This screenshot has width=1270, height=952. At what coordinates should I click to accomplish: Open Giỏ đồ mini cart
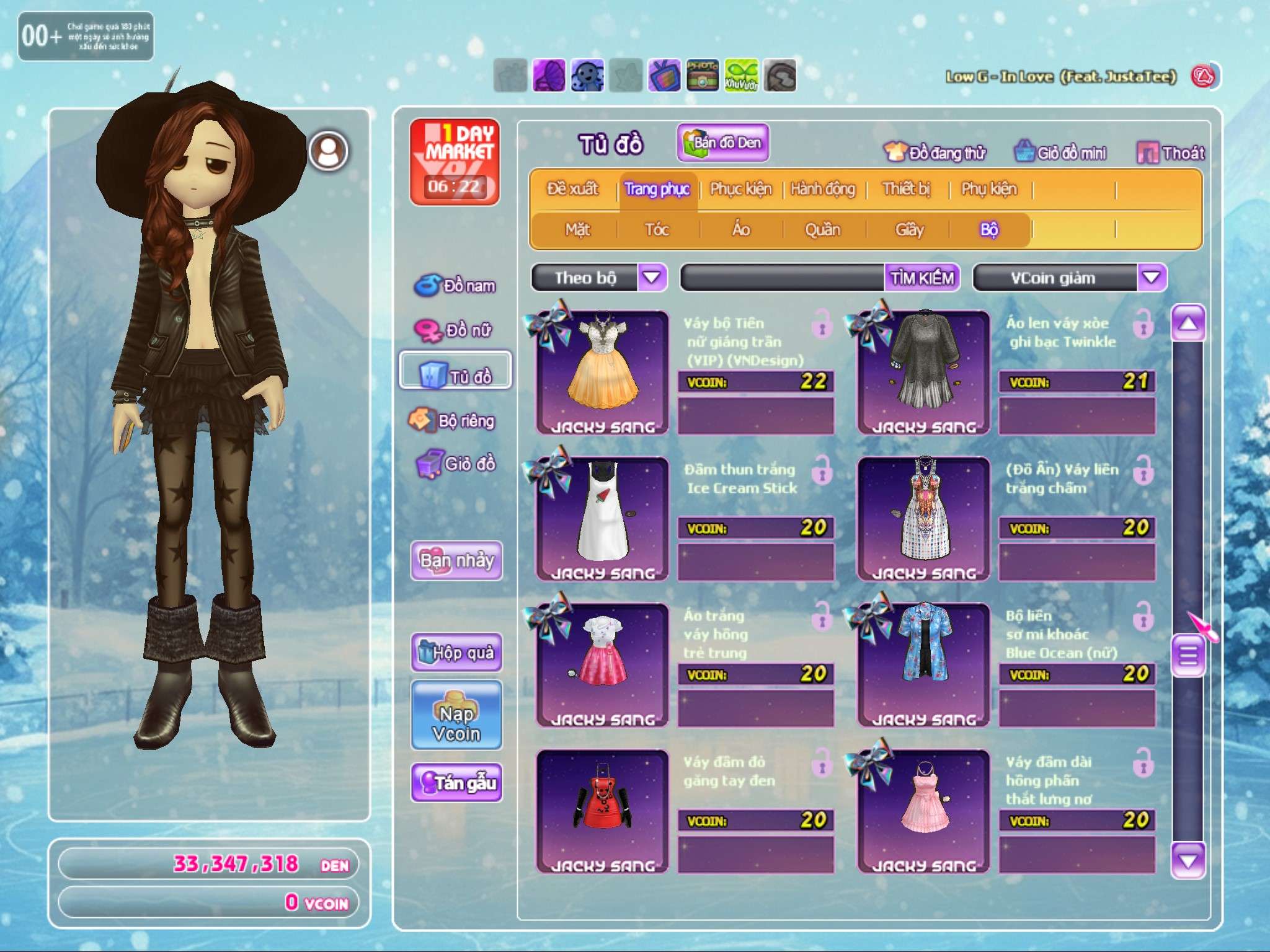(1060, 152)
